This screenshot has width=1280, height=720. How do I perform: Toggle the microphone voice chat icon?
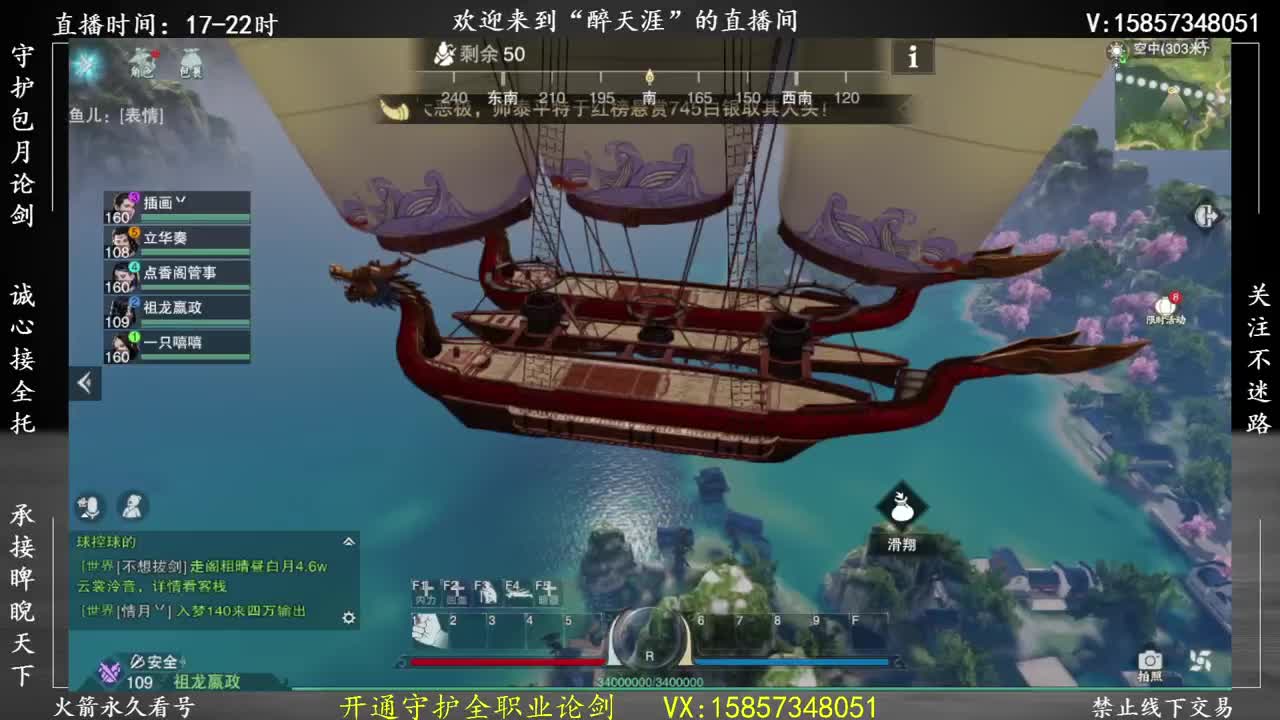pyautogui.click(x=91, y=507)
